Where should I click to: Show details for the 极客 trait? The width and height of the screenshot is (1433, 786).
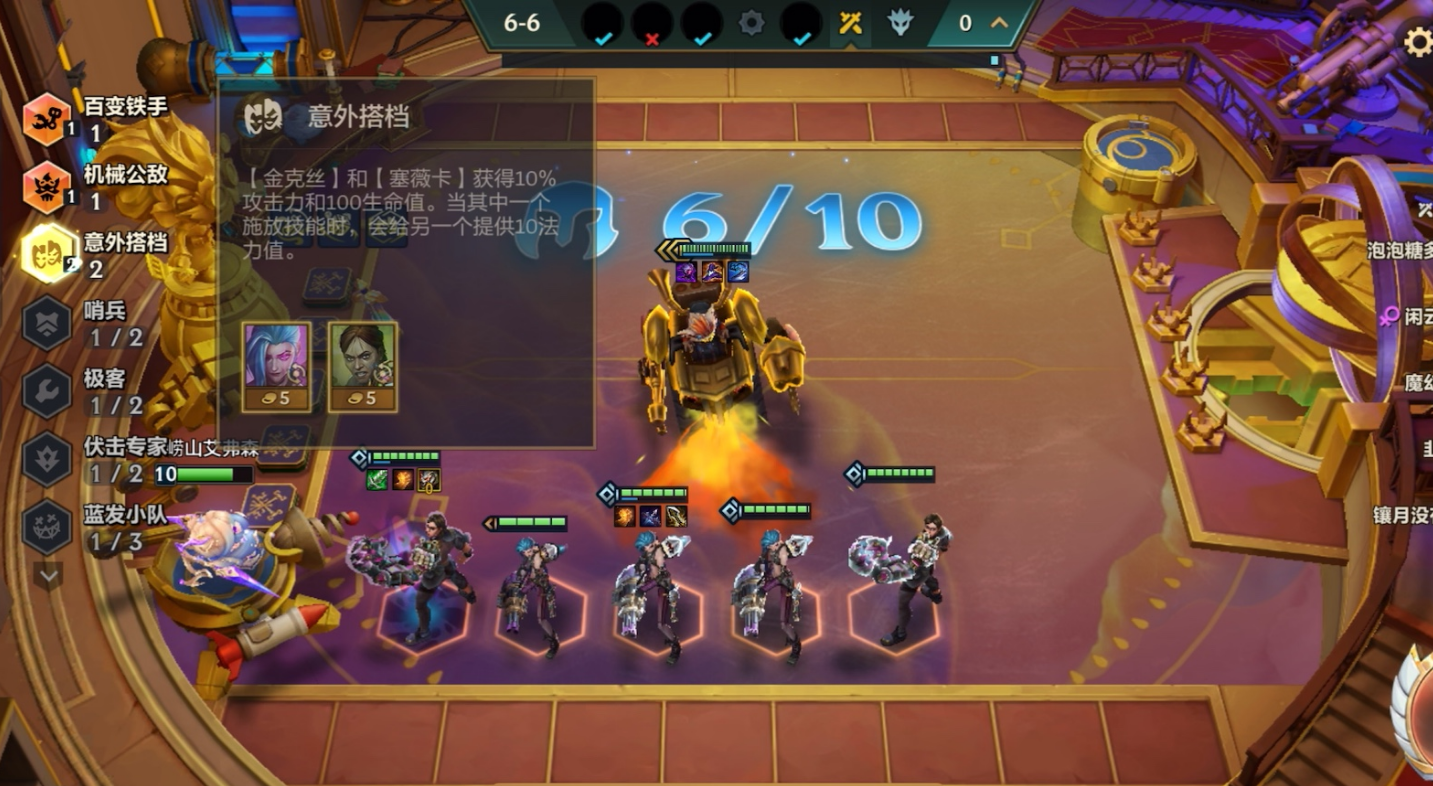tap(47, 391)
